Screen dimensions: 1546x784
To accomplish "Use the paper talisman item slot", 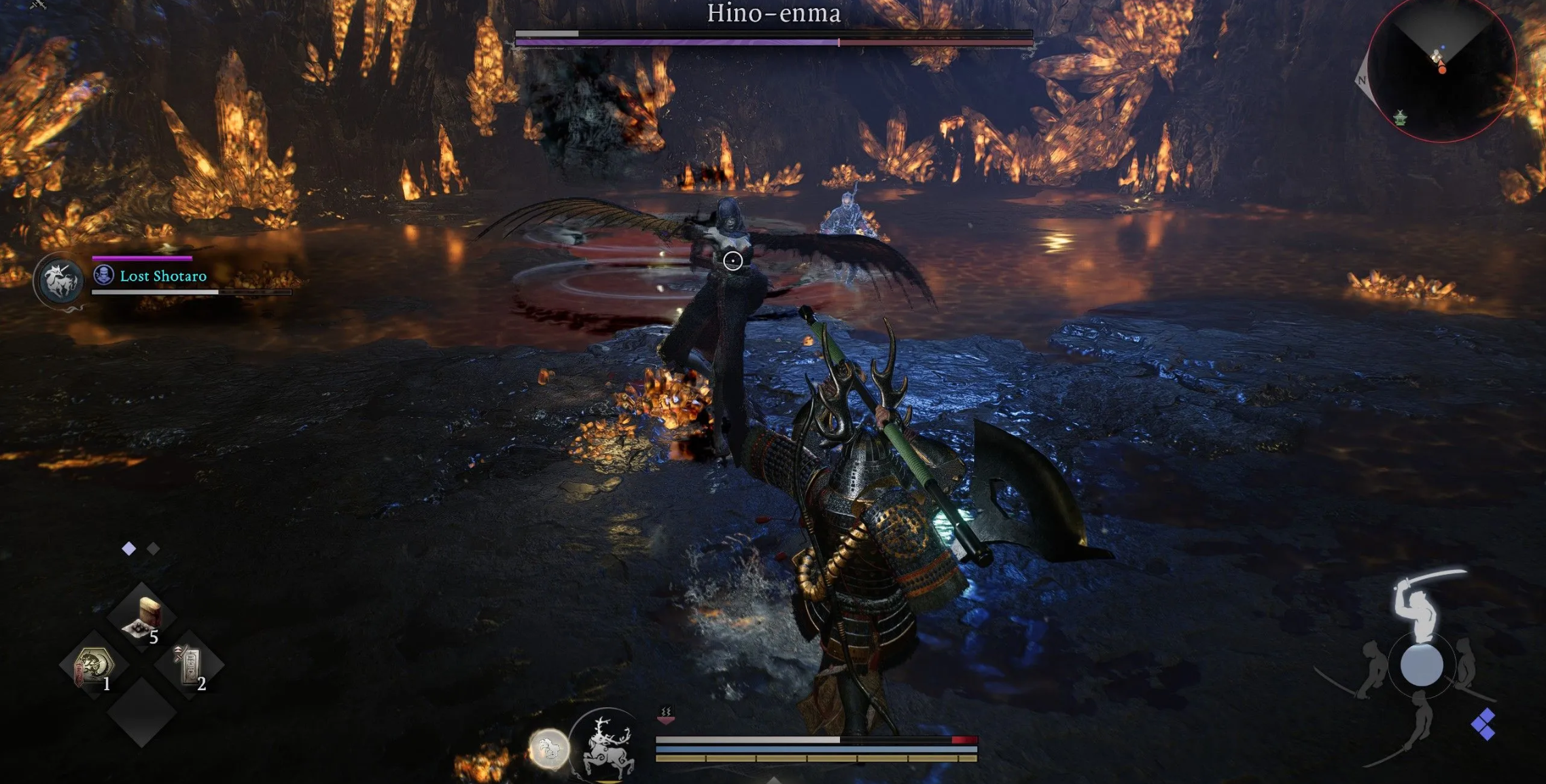I will coord(189,666).
